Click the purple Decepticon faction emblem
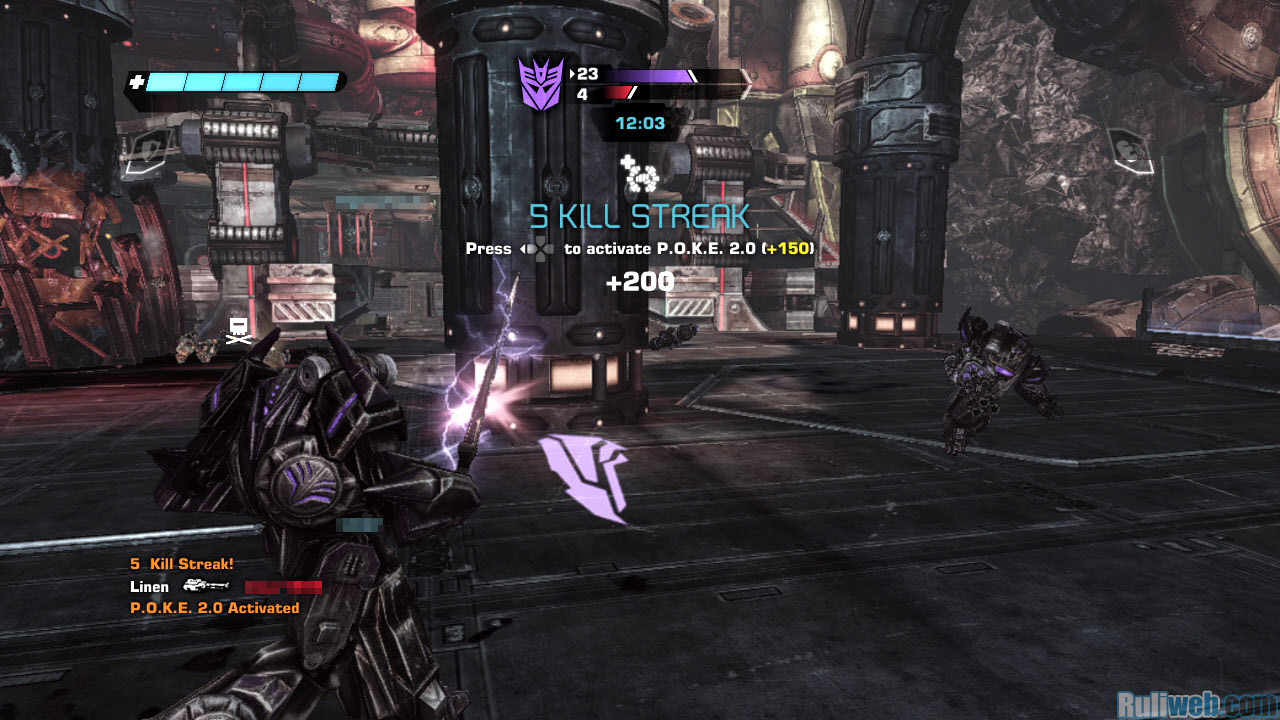 pyautogui.click(x=541, y=84)
